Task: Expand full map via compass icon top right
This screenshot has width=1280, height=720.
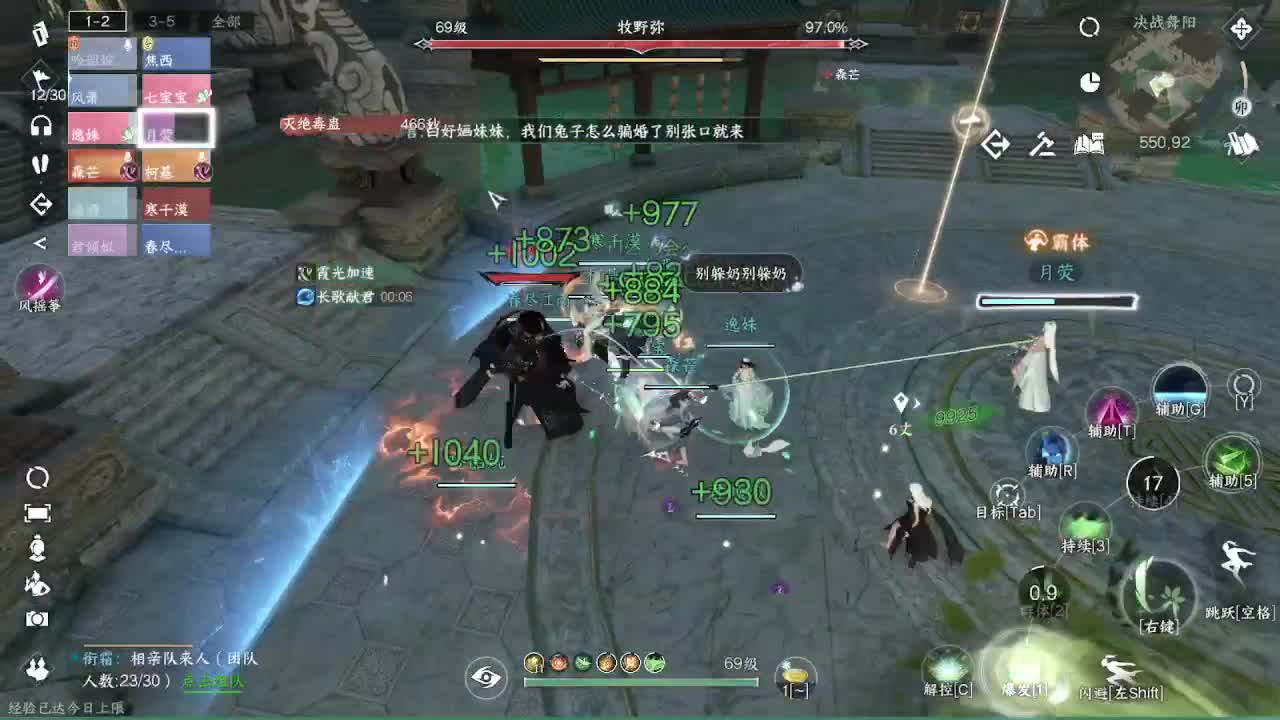Action: tap(1240, 28)
